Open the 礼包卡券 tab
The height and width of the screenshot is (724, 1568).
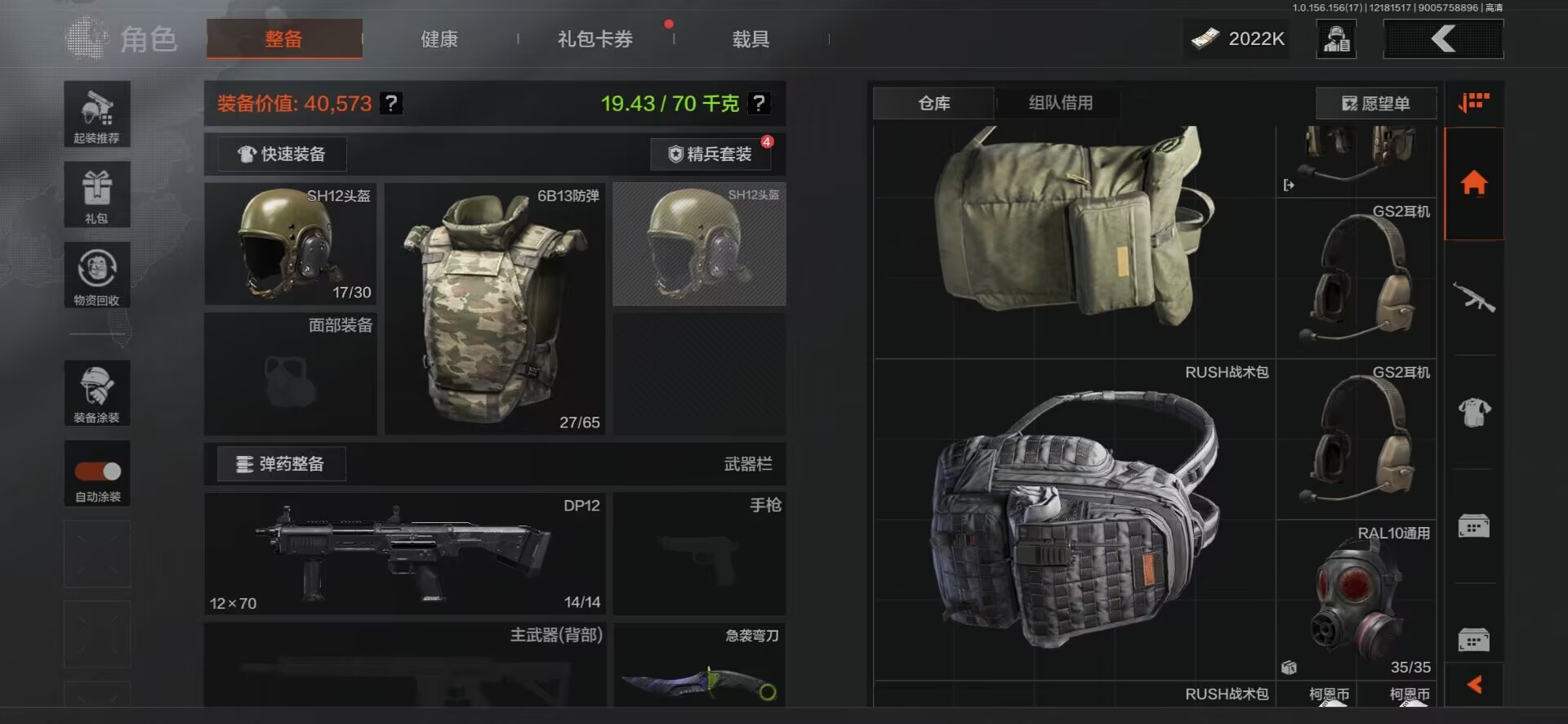click(x=595, y=39)
